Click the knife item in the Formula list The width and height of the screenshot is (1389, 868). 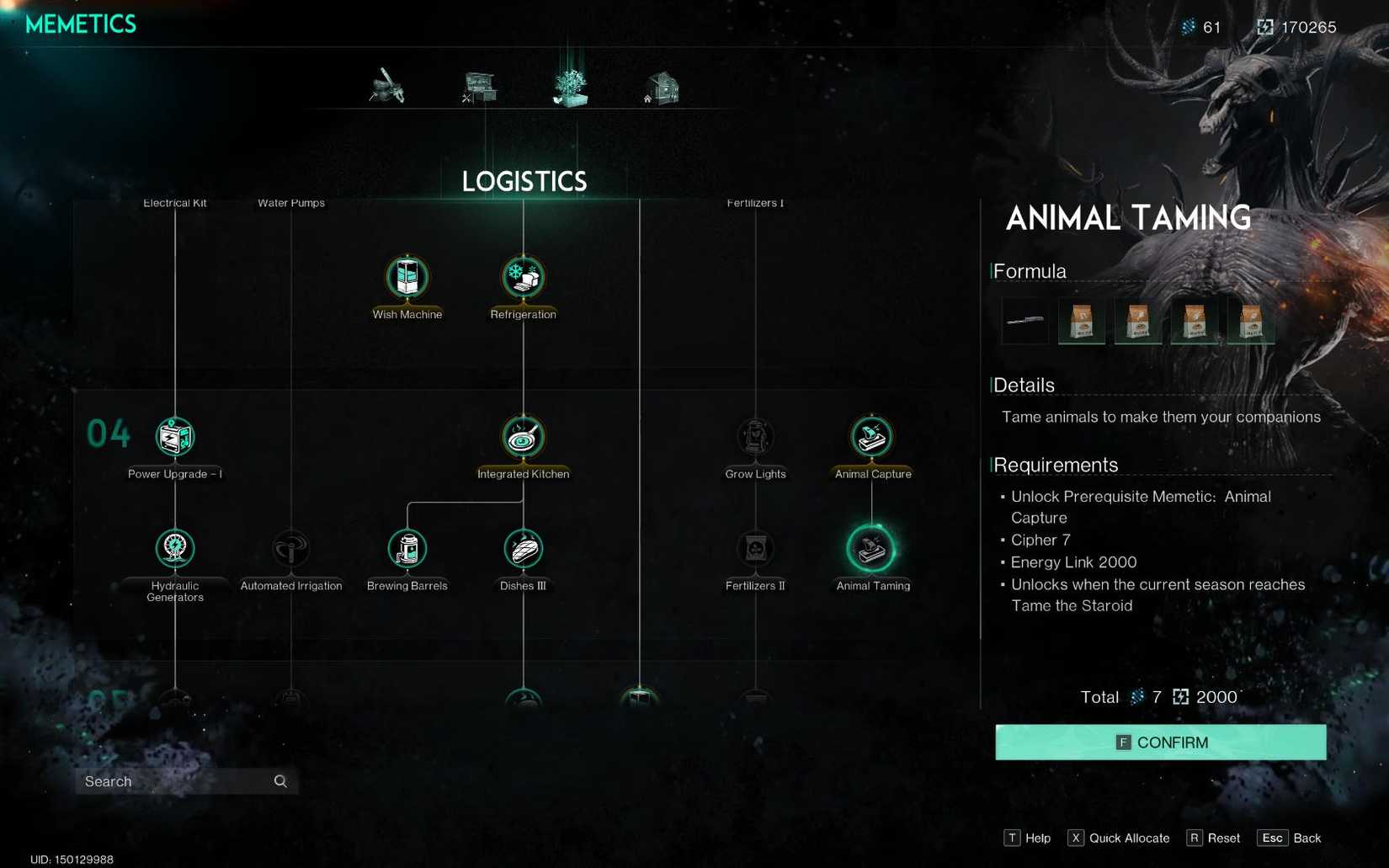pos(1024,320)
